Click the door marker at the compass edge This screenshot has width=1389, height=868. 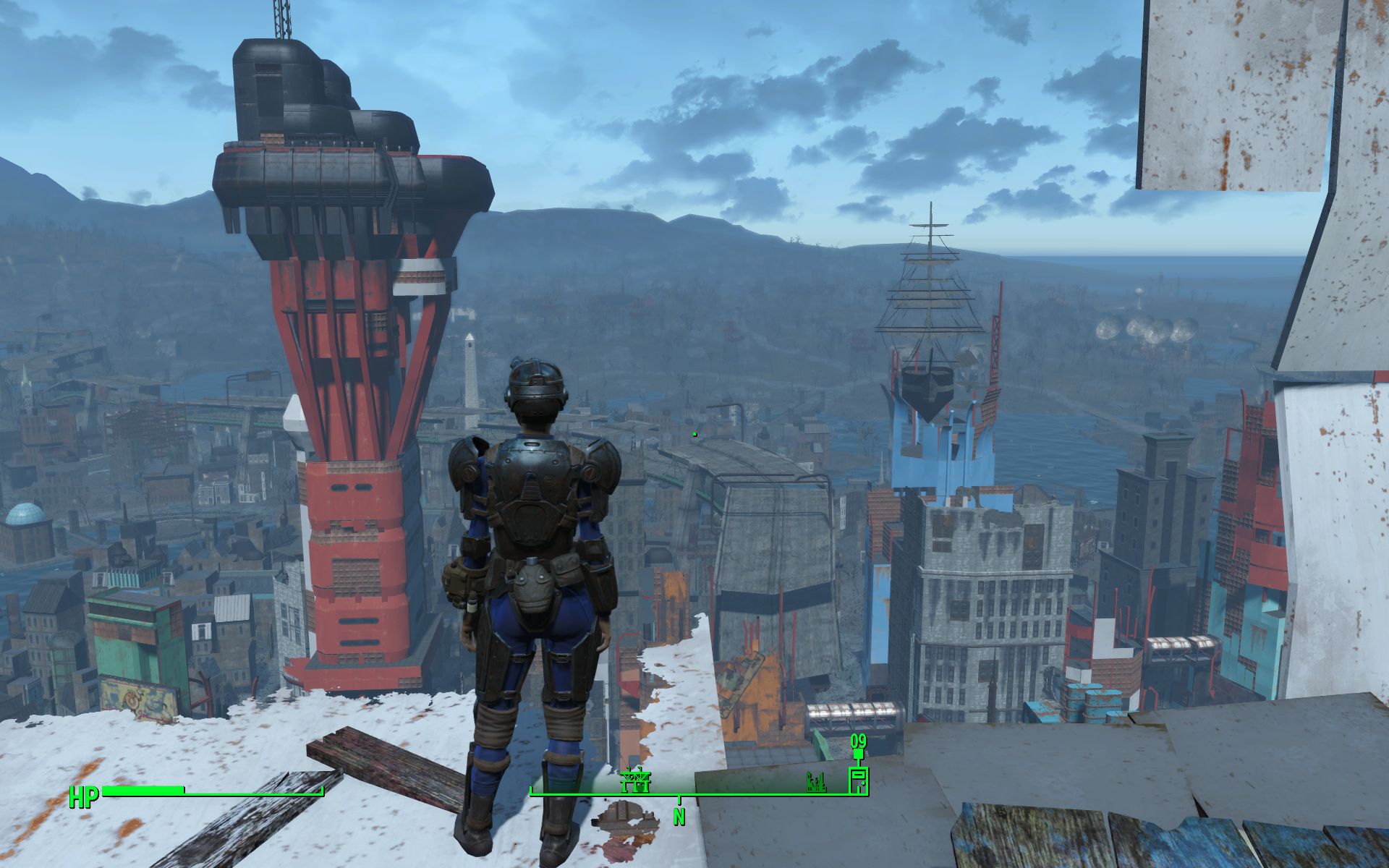click(x=858, y=781)
